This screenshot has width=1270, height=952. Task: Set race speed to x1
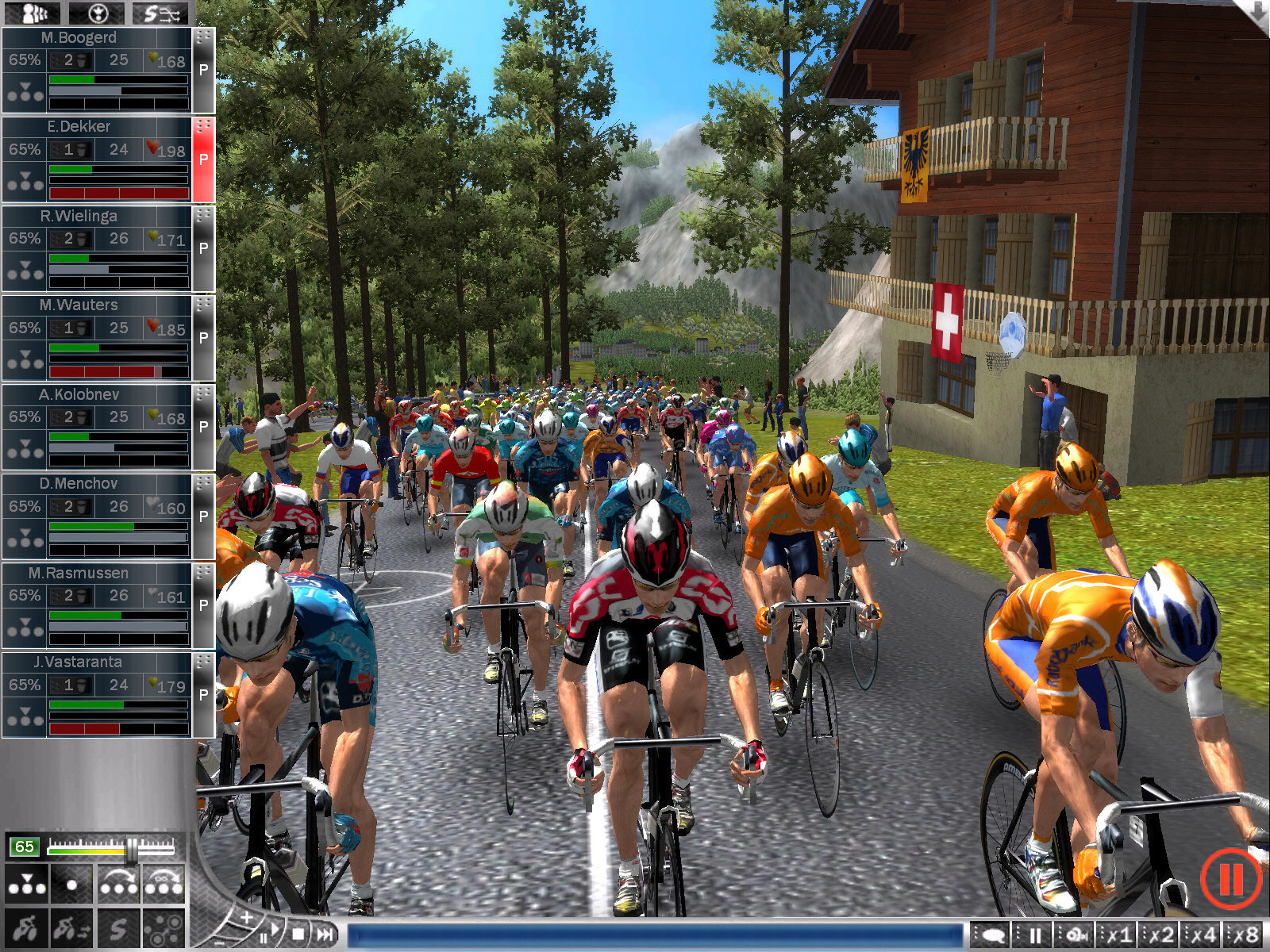pos(1118,934)
